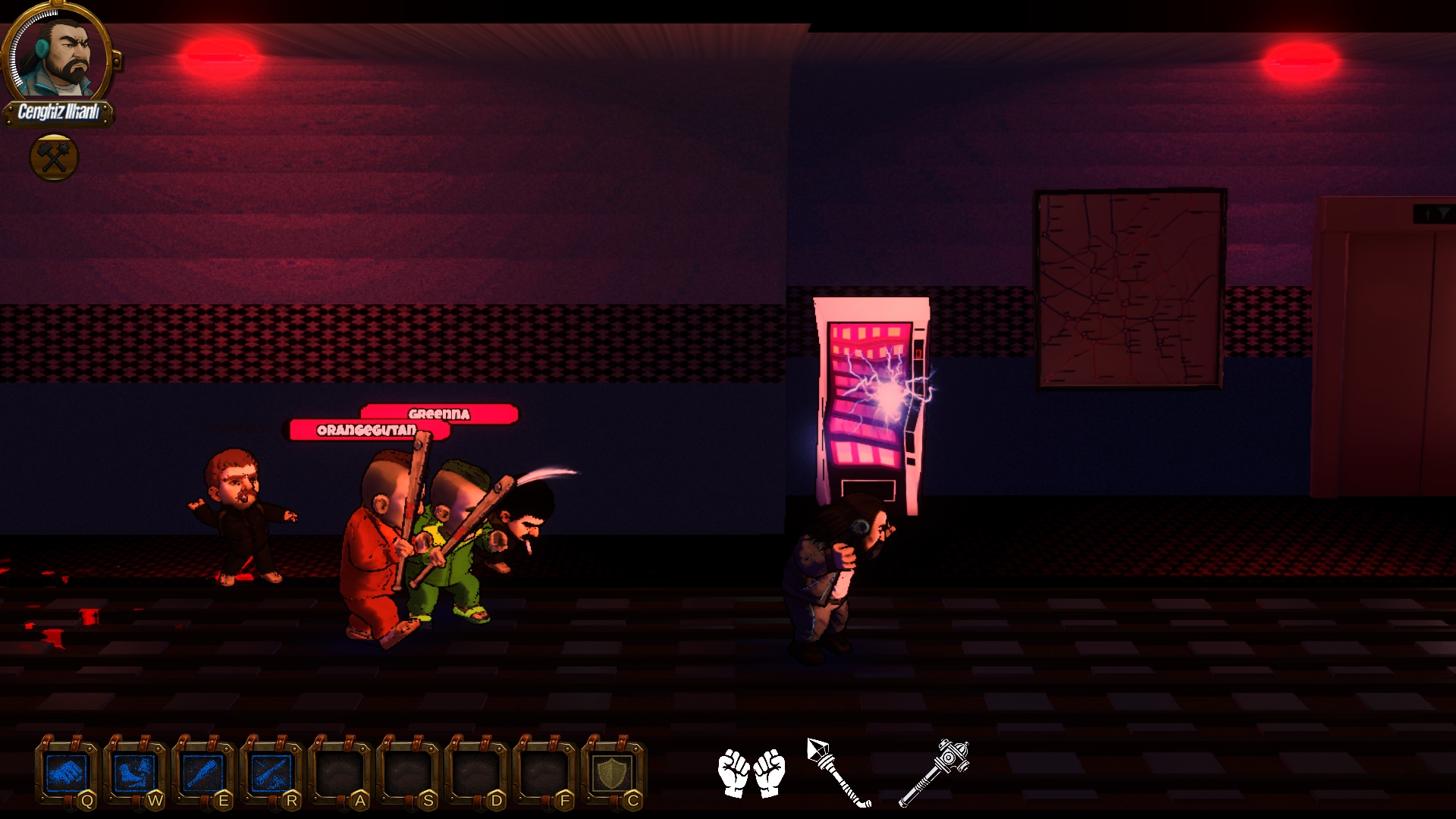The height and width of the screenshot is (819, 1456).
Task: Open the crossed hammer and mace icon
Action: click(x=54, y=158)
